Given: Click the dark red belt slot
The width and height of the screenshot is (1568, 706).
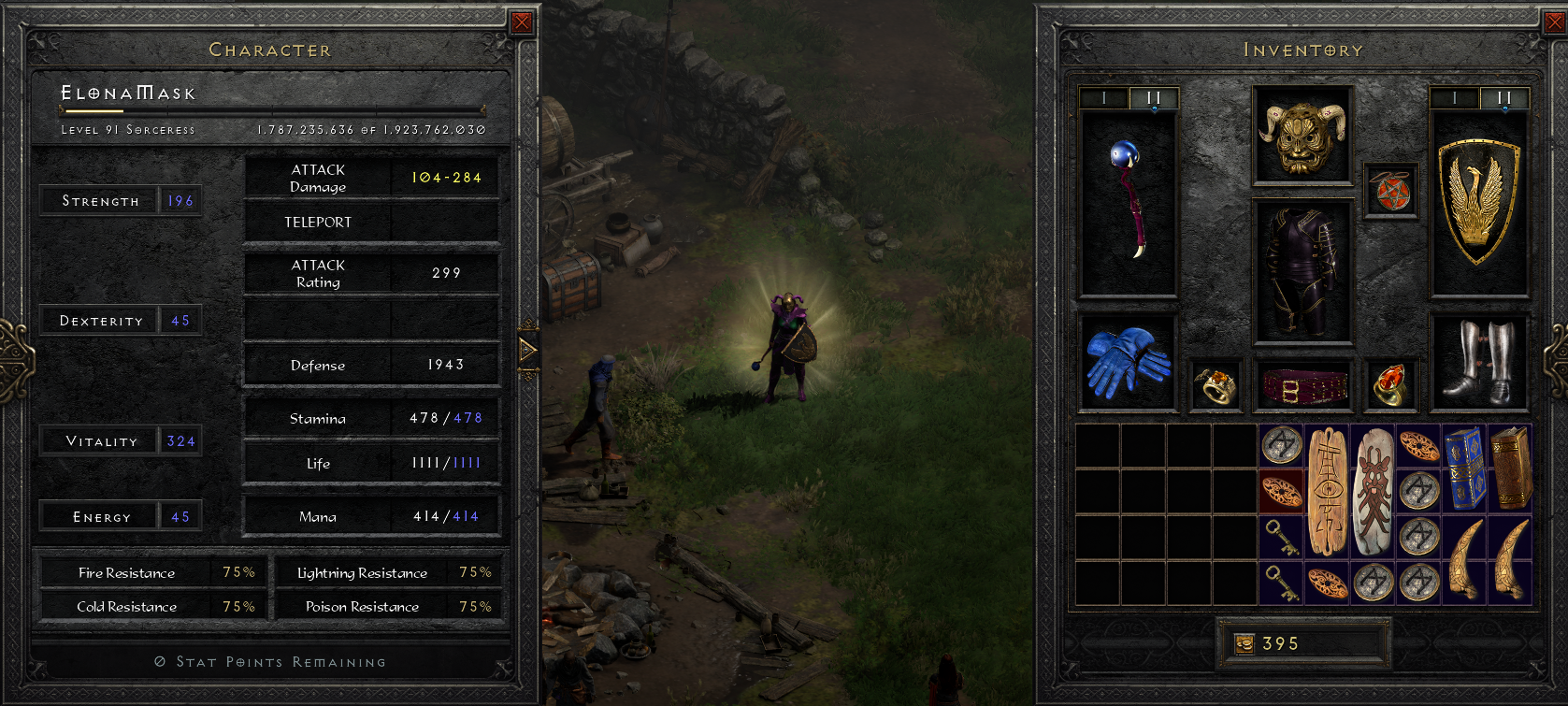Looking at the screenshot, I should (x=1302, y=385).
